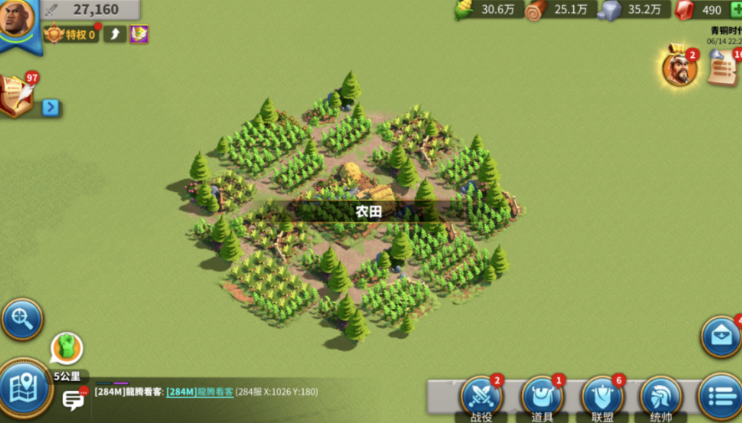Open the 战役 campaign menu
Screen dimensions: 742x423
481,397
